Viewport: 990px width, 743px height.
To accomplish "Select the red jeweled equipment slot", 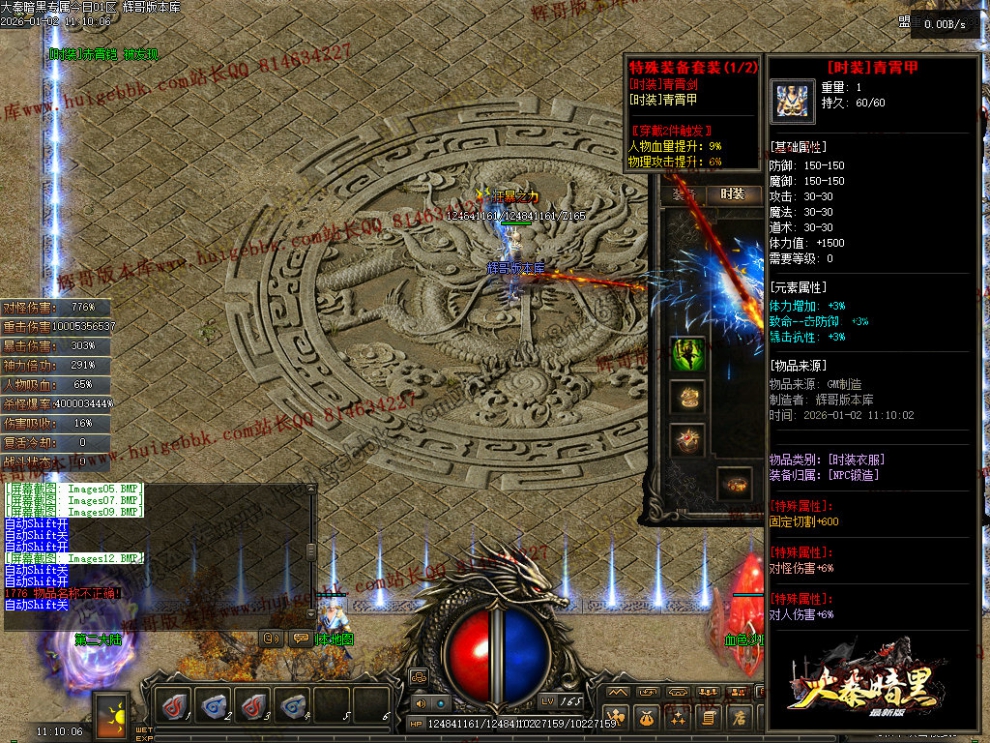I will 687,439.
